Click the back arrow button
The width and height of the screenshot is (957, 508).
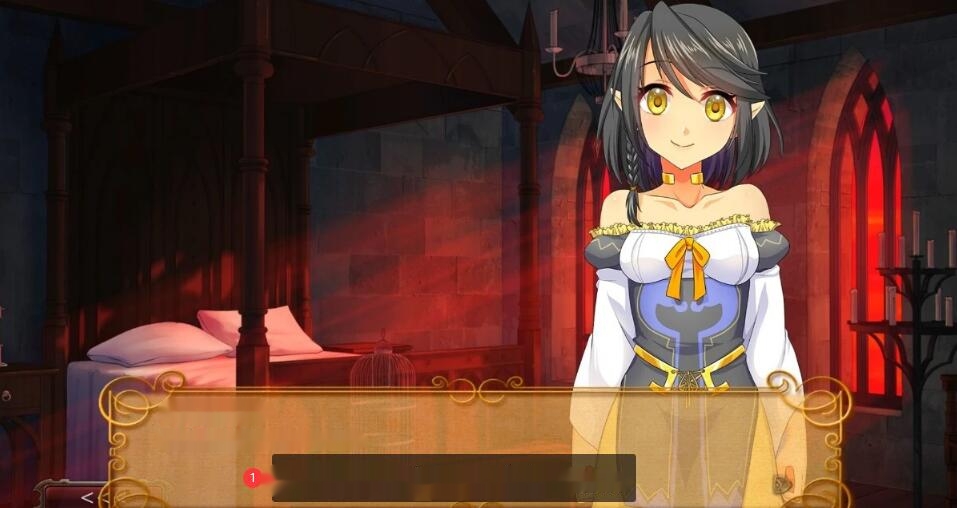coord(87,496)
